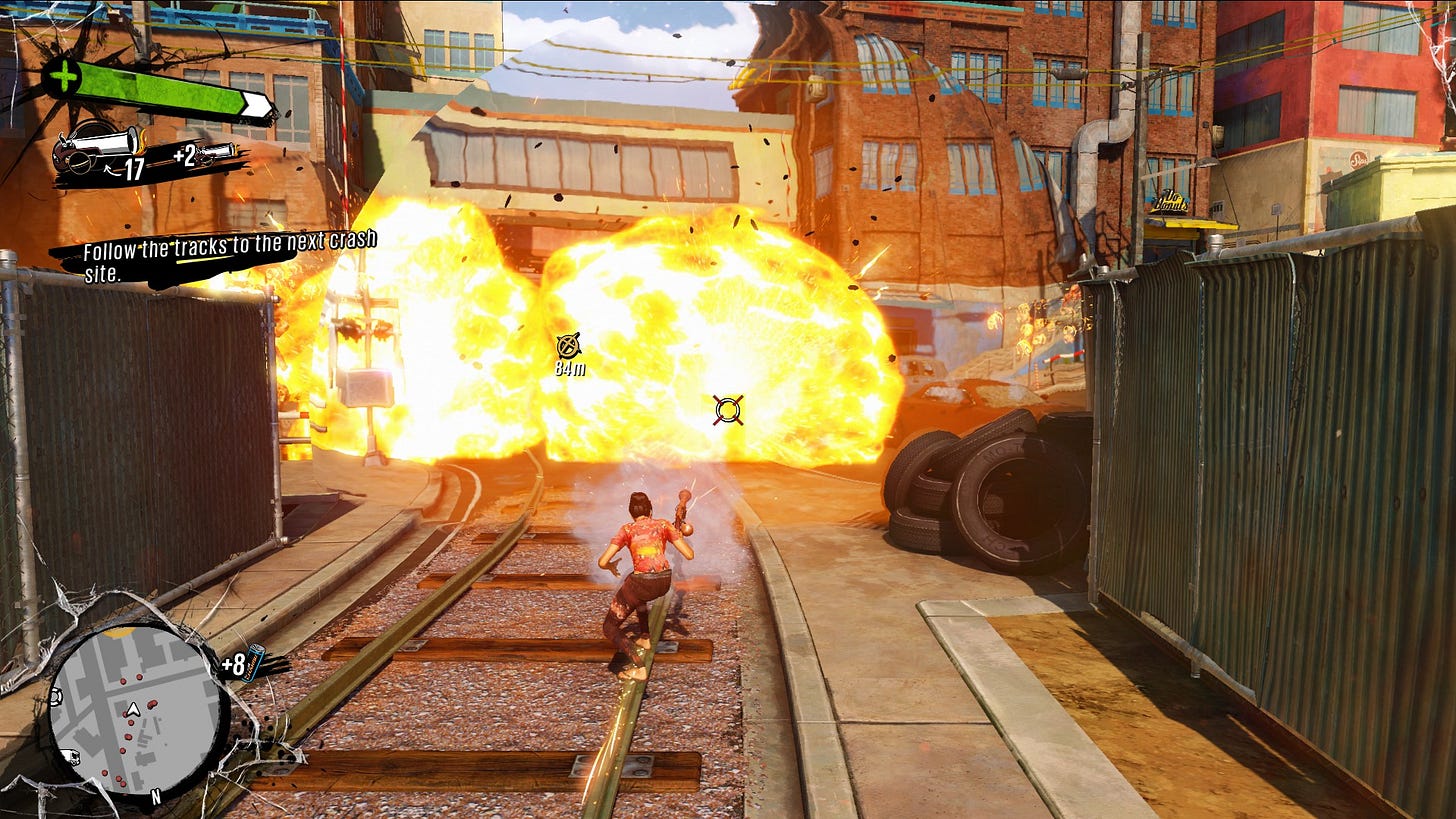Click the +8 Overcharge can icon
This screenshot has width=1456, height=819.
[x=255, y=662]
